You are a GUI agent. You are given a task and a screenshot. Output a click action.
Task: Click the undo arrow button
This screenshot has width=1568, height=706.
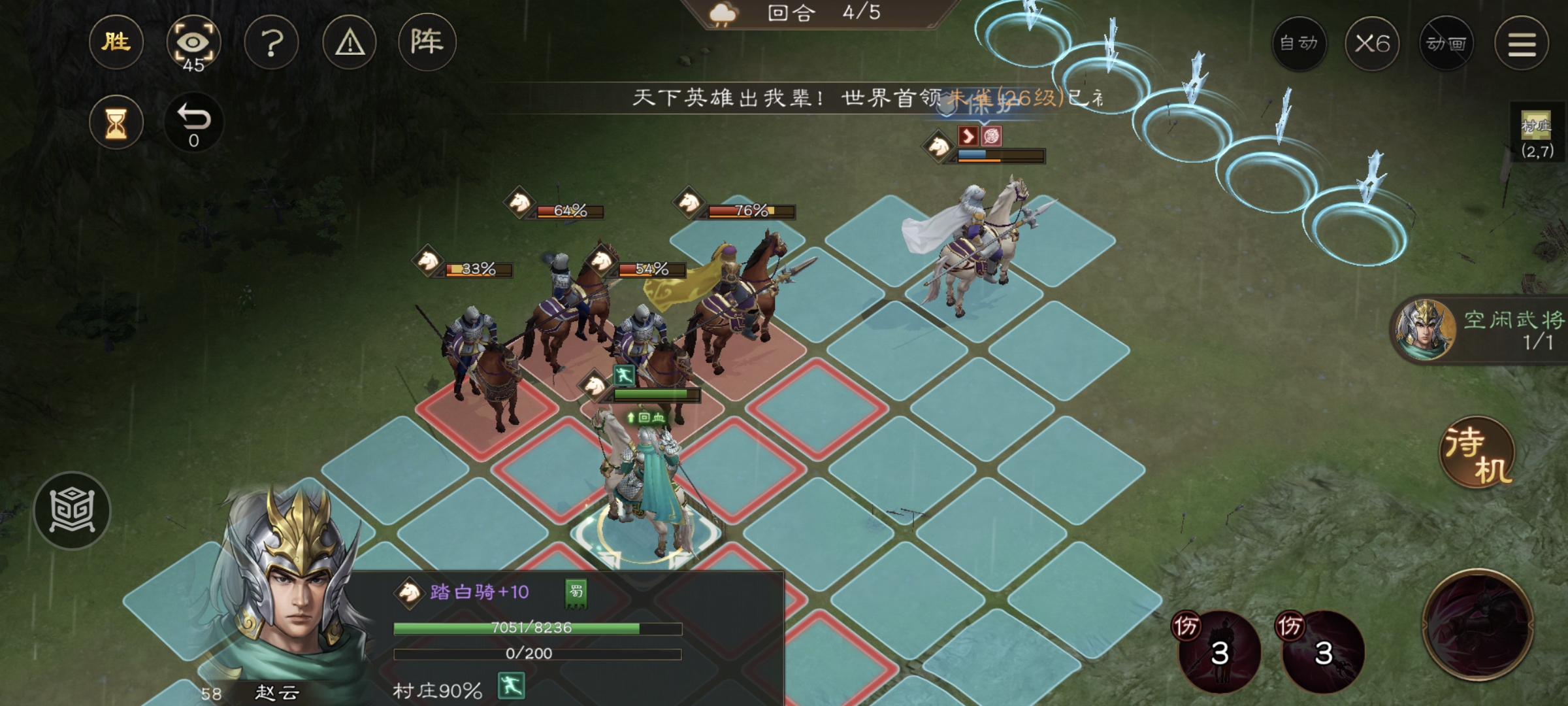[x=193, y=121]
